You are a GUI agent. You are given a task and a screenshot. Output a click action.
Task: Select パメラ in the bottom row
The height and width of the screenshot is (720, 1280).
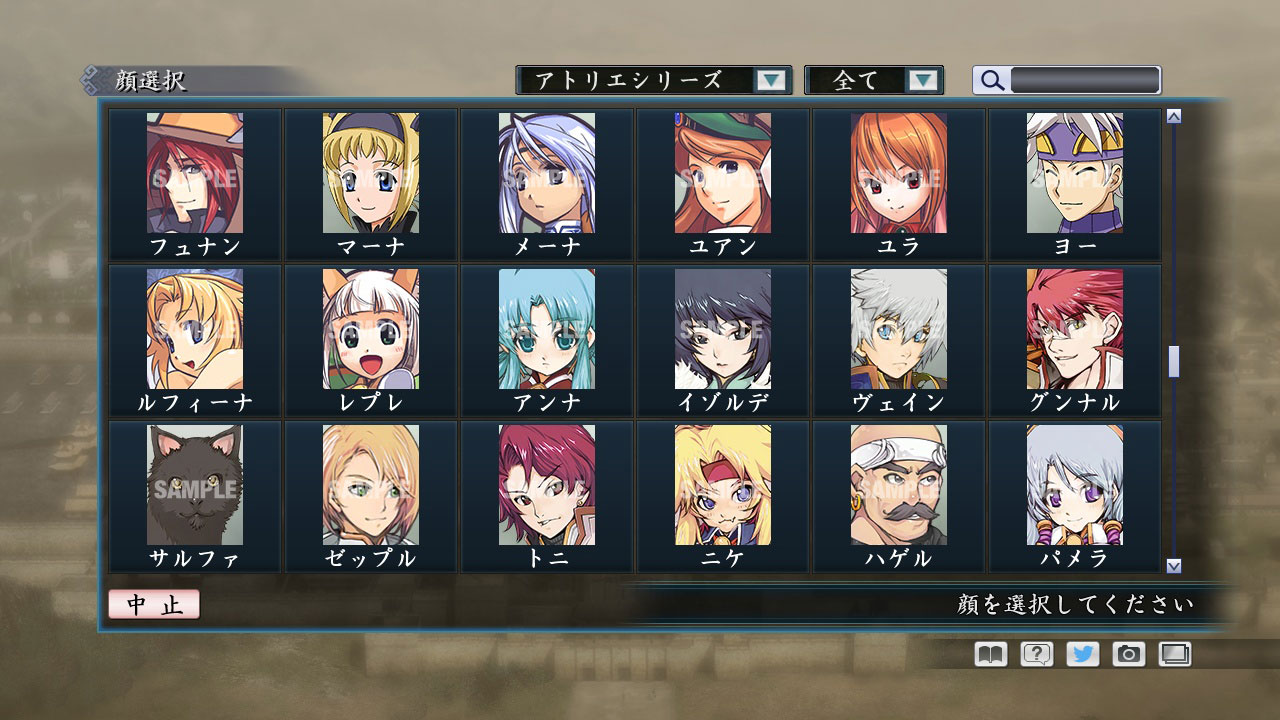click(1074, 490)
